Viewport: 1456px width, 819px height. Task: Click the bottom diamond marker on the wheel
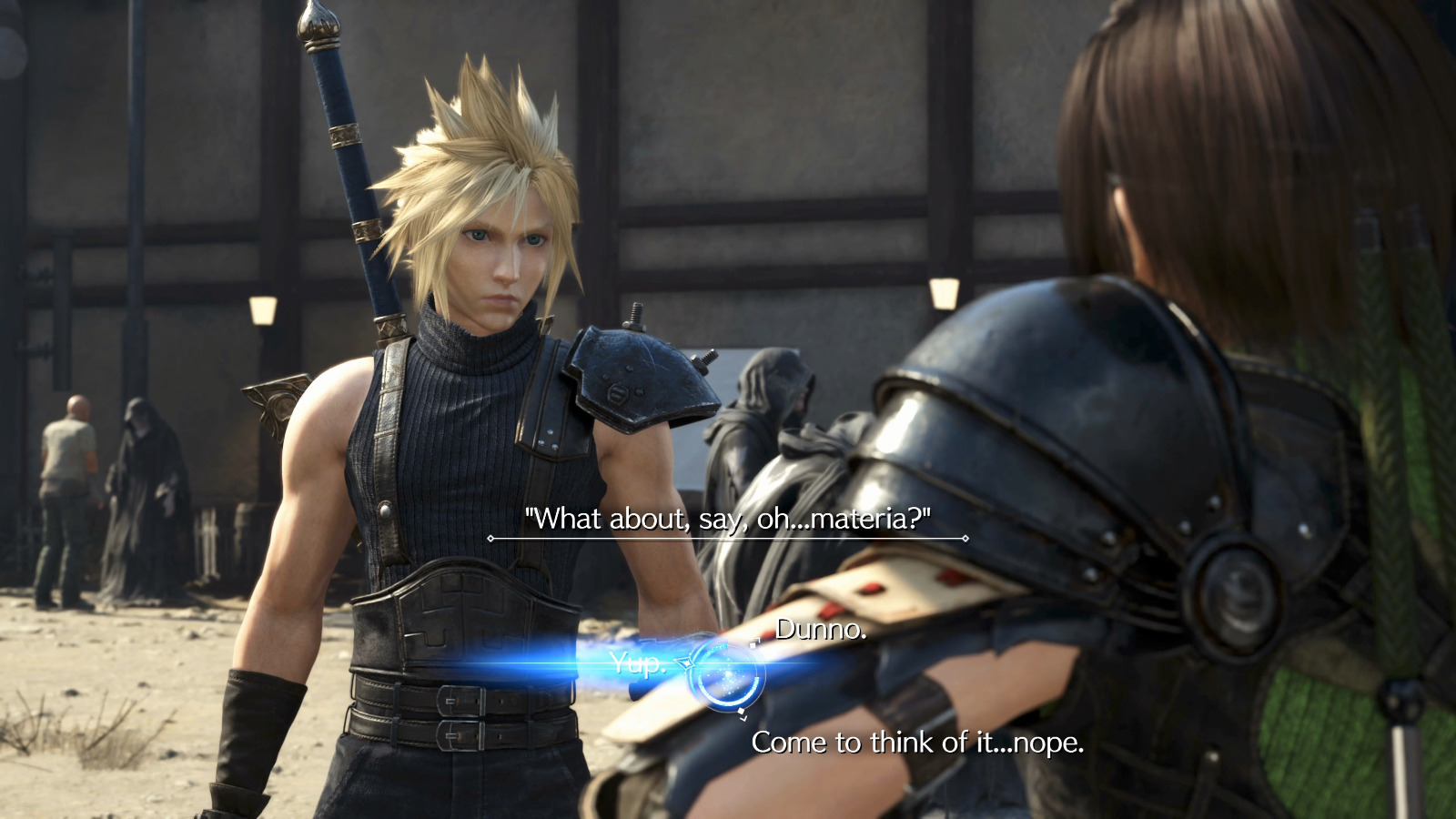[x=742, y=711]
